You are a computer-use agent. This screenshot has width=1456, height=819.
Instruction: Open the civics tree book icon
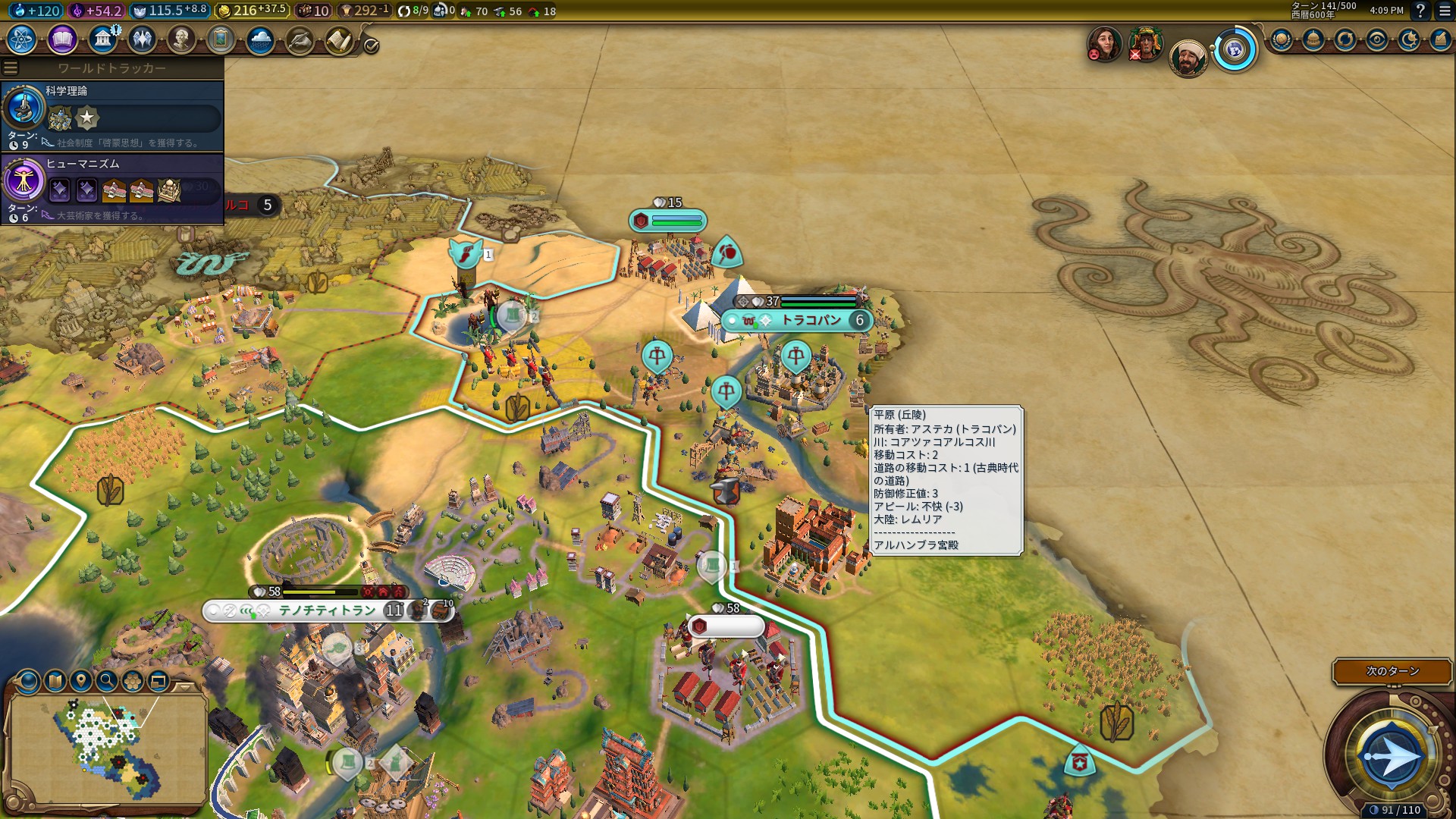[x=62, y=39]
